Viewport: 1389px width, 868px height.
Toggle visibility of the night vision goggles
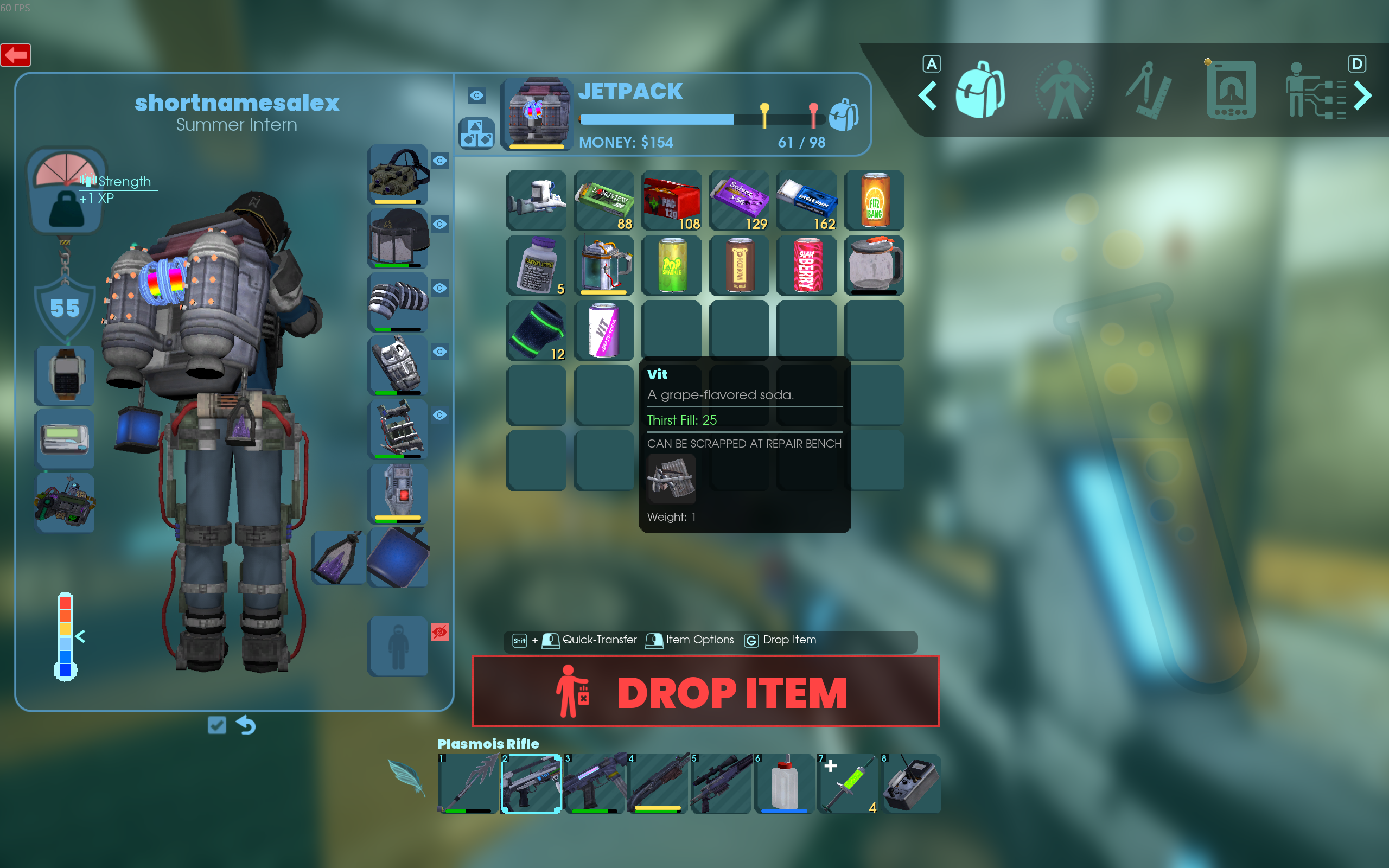click(439, 161)
